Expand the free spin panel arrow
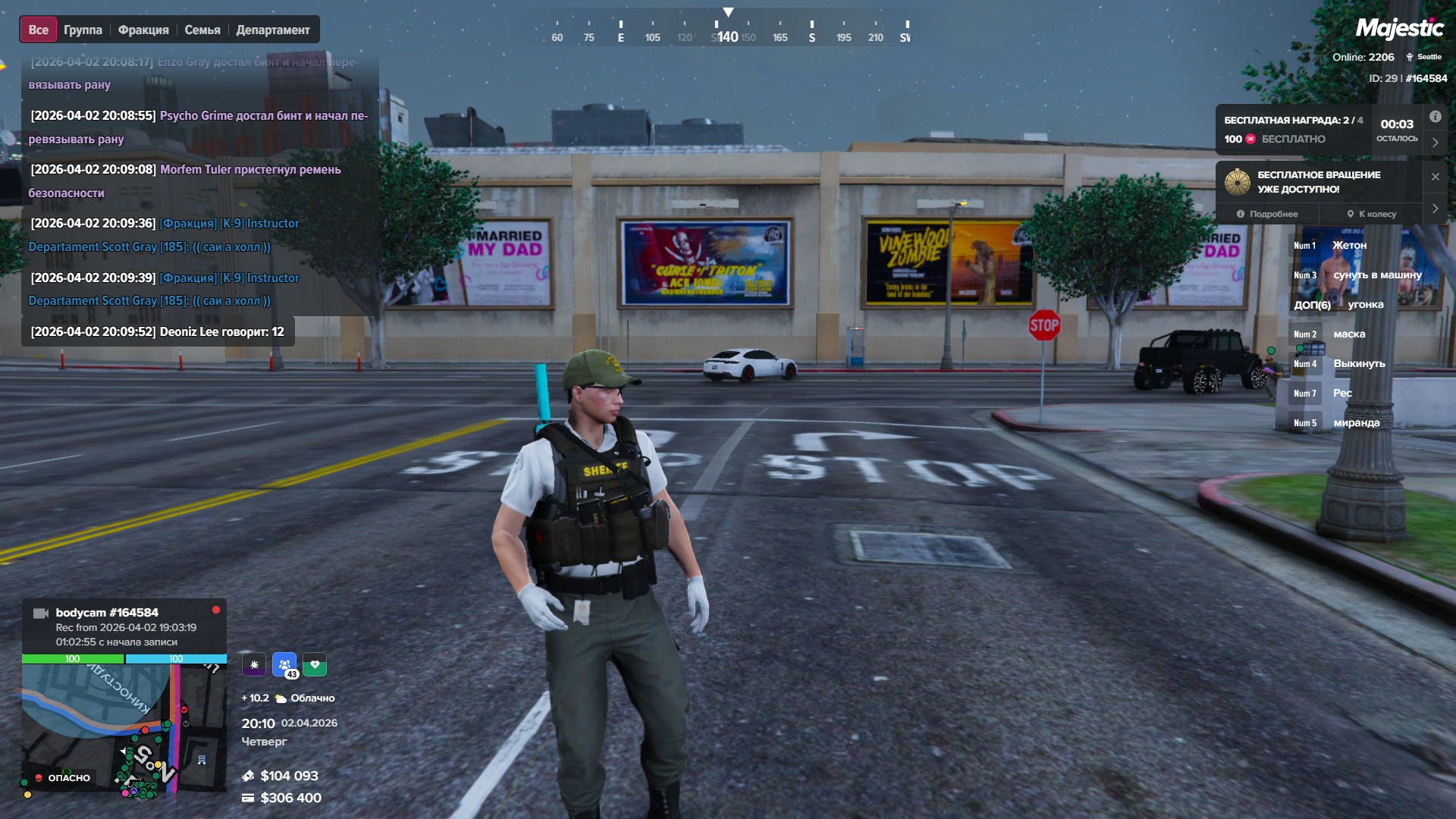 [x=1436, y=209]
